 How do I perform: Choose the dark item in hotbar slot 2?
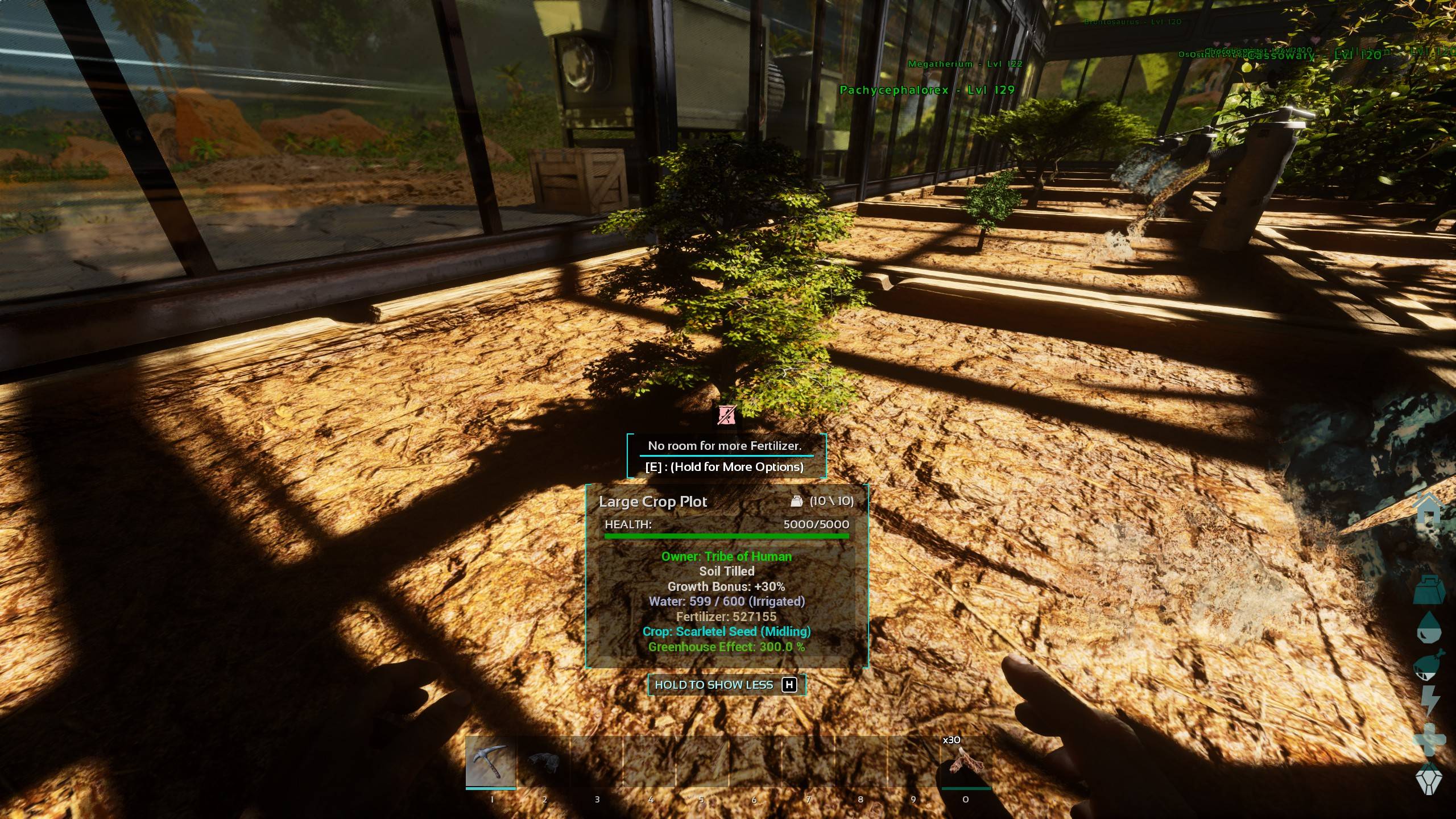[x=543, y=762]
